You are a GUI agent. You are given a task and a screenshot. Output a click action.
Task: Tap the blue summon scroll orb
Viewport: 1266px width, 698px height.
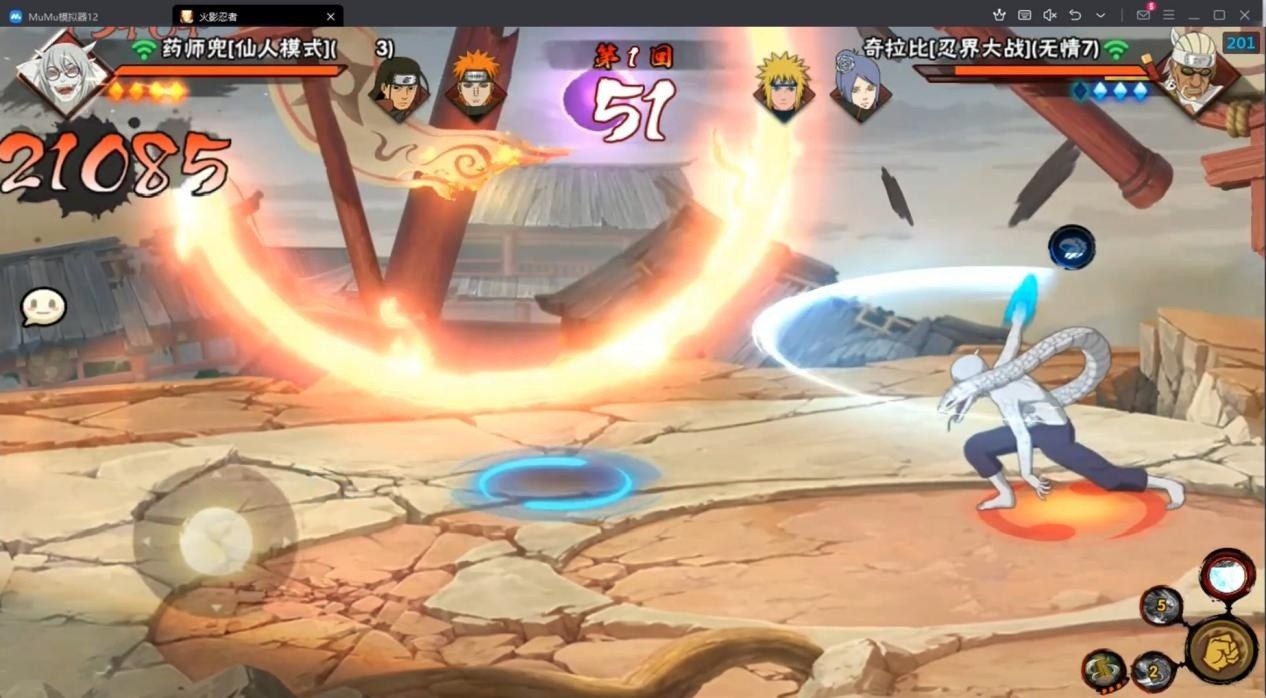click(1071, 247)
